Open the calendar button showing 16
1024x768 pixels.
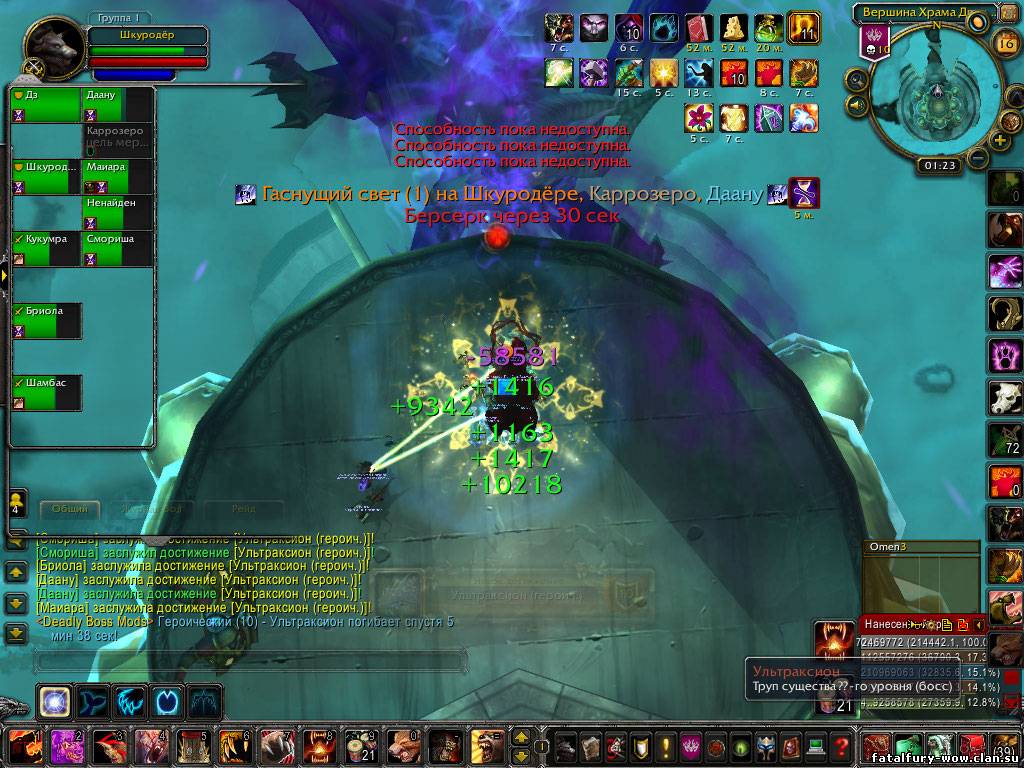pyautogui.click(x=1006, y=42)
